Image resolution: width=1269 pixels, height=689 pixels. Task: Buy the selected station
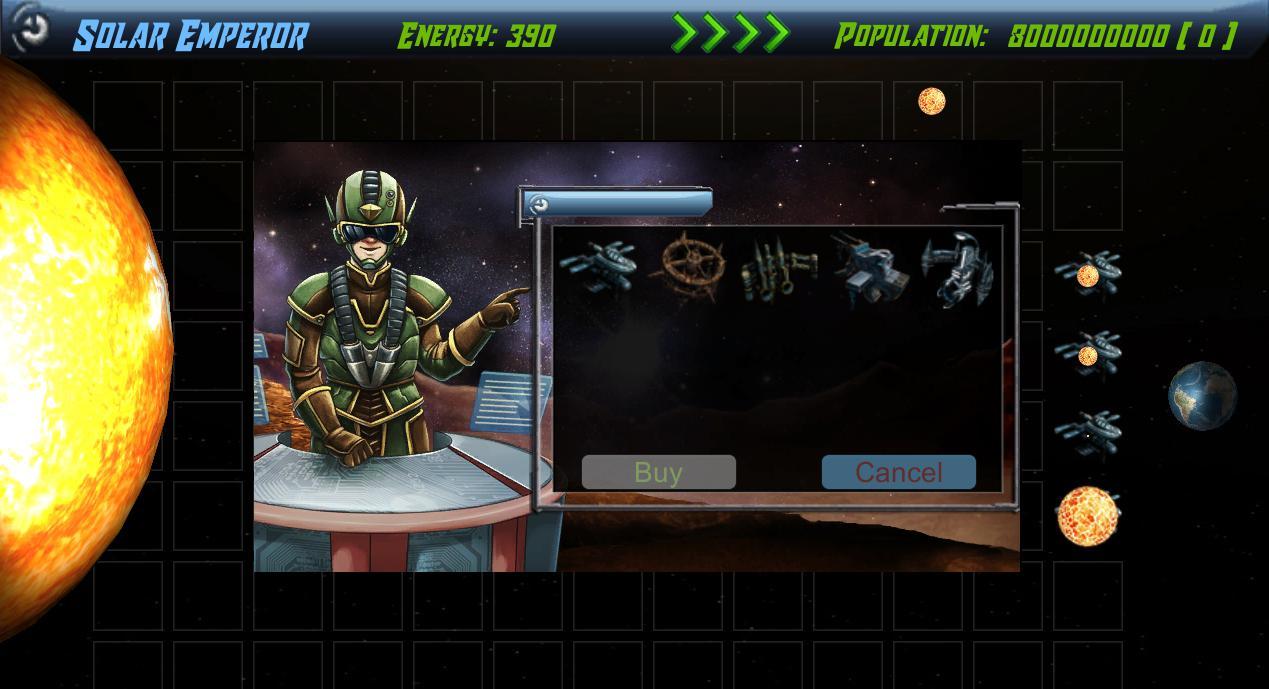[x=658, y=472]
